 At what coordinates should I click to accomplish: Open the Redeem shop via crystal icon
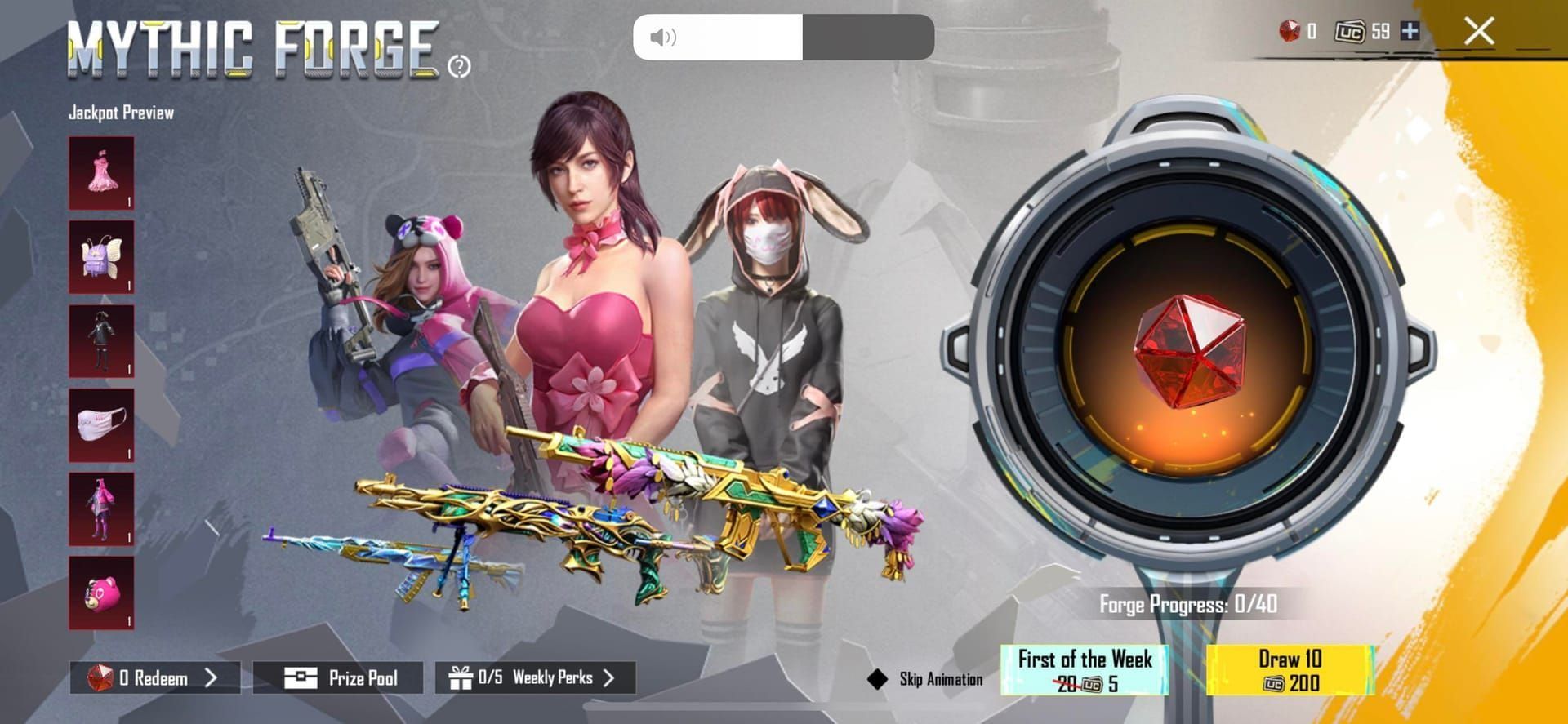100,677
